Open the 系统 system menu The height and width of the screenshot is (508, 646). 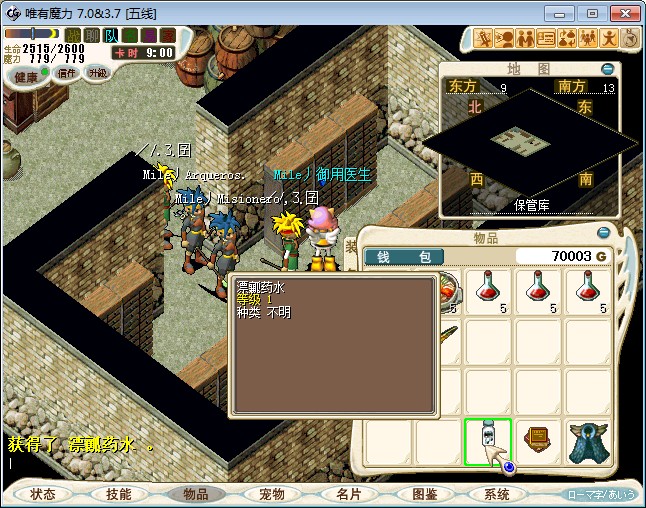(x=497, y=494)
